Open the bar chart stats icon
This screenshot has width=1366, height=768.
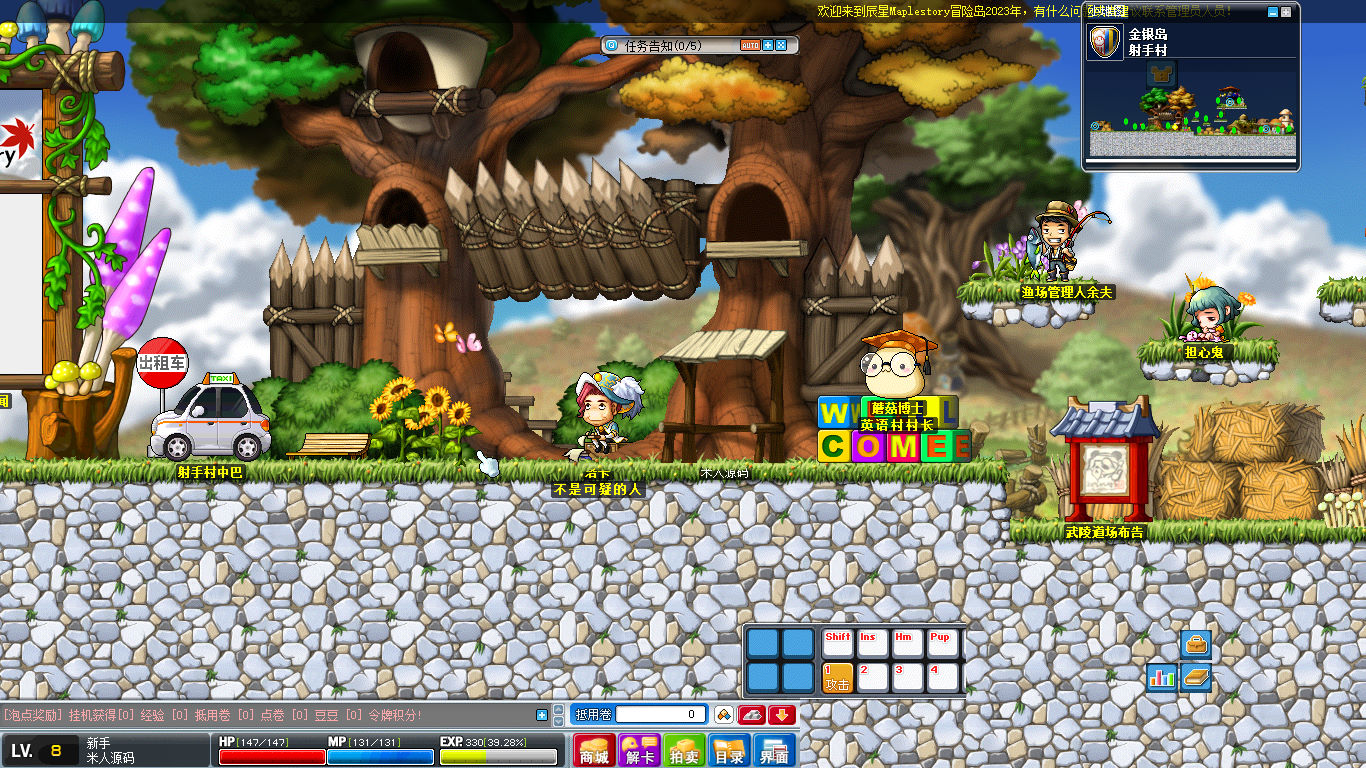(x=1161, y=677)
